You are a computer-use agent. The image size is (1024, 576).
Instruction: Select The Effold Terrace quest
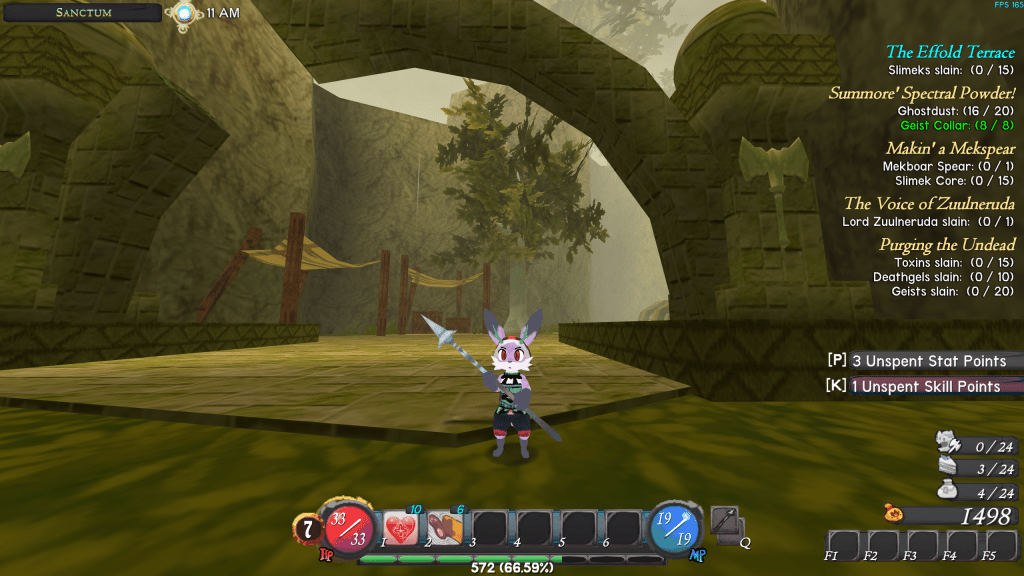tap(950, 52)
